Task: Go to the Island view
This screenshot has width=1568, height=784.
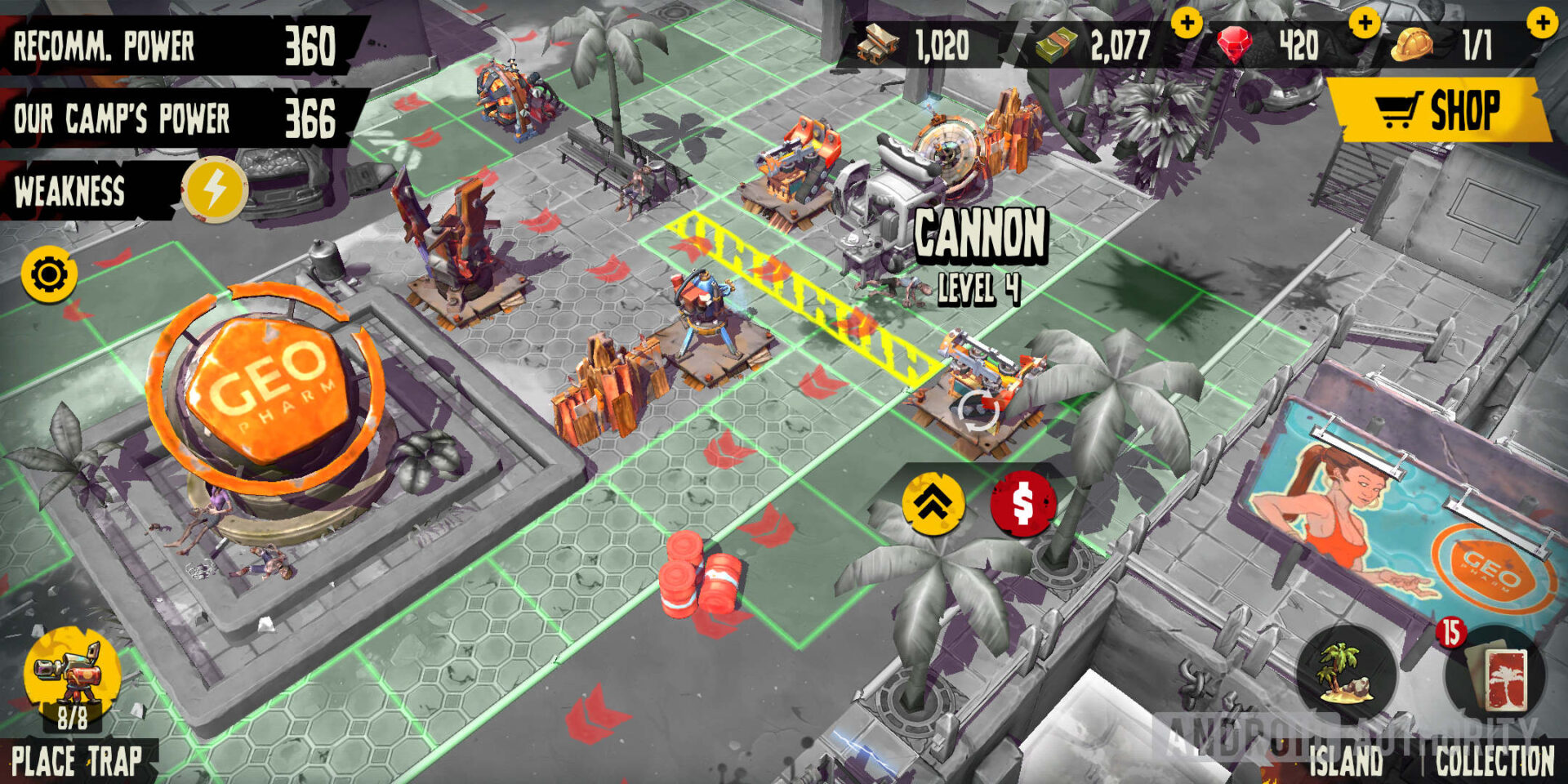Action: (1345, 675)
